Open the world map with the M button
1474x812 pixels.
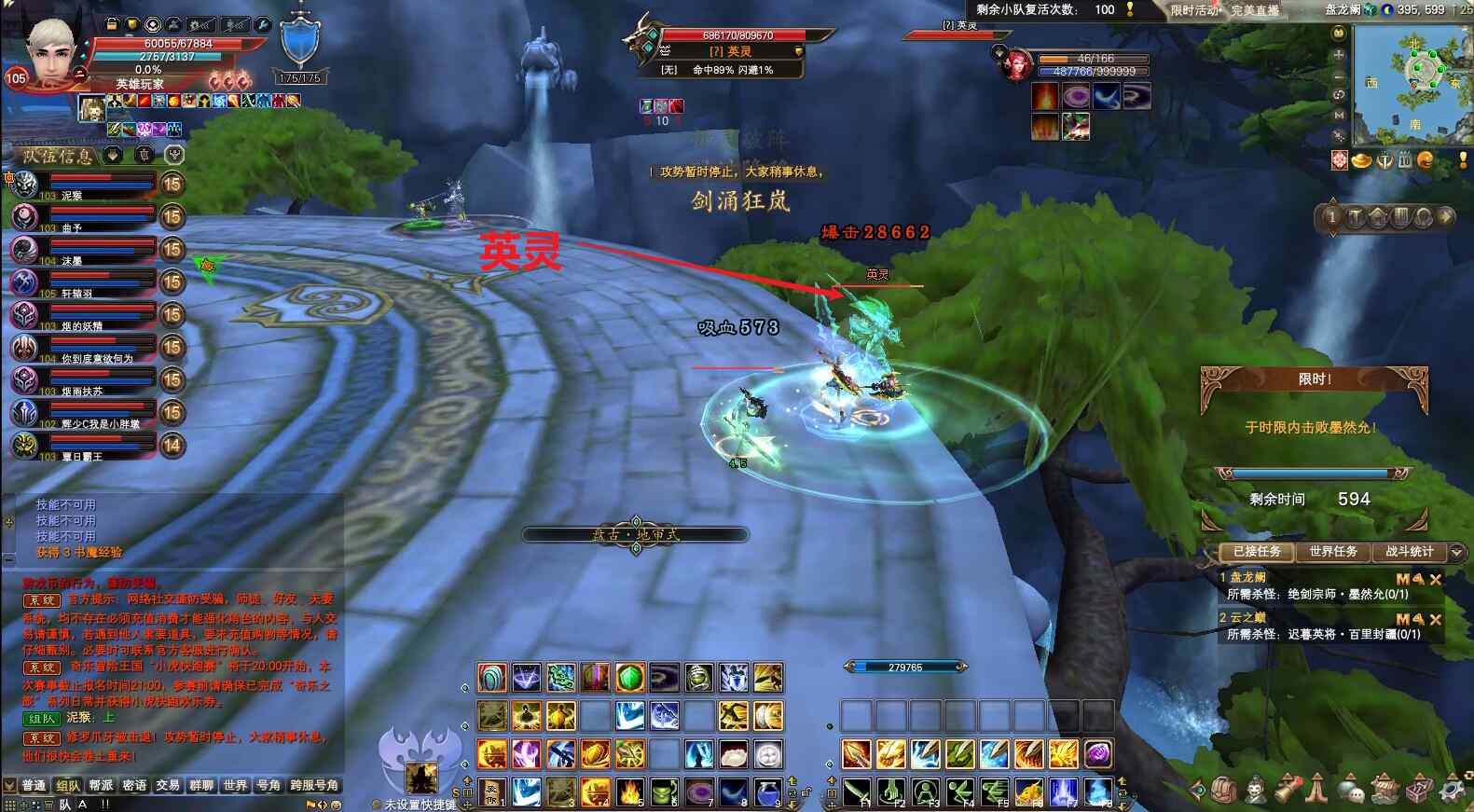pyautogui.click(x=1340, y=116)
